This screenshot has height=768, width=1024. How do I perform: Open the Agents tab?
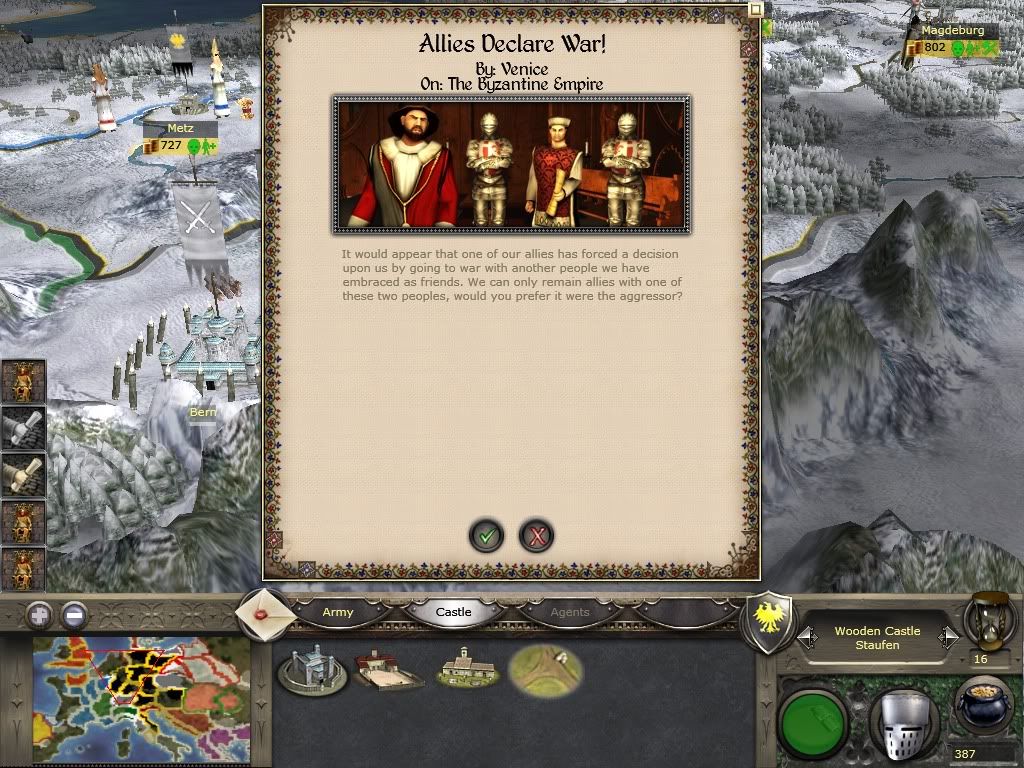pyautogui.click(x=570, y=612)
